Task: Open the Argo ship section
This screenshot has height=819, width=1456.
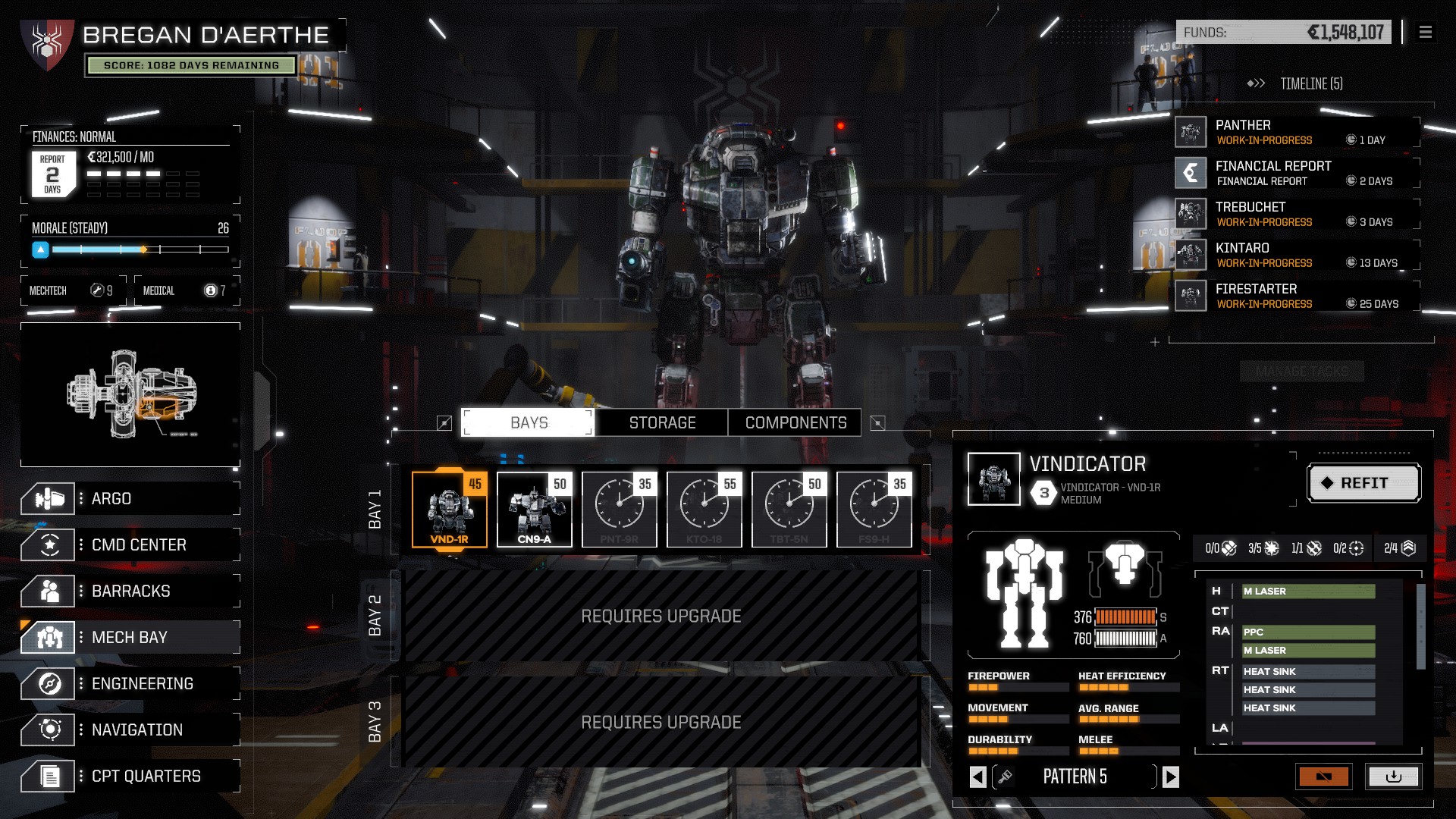Action: [130, 499]
